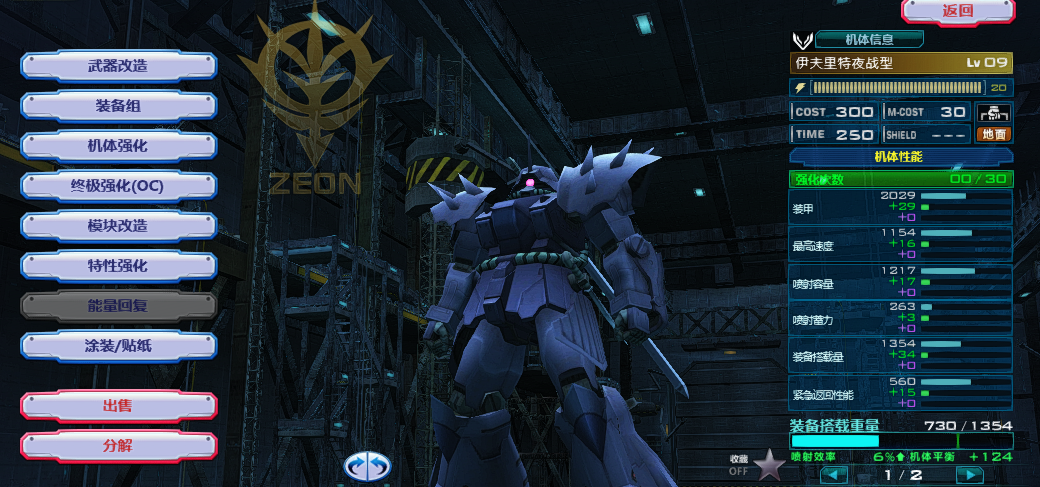Select the 装备组 equipment set button

click(x=118, y=106)
